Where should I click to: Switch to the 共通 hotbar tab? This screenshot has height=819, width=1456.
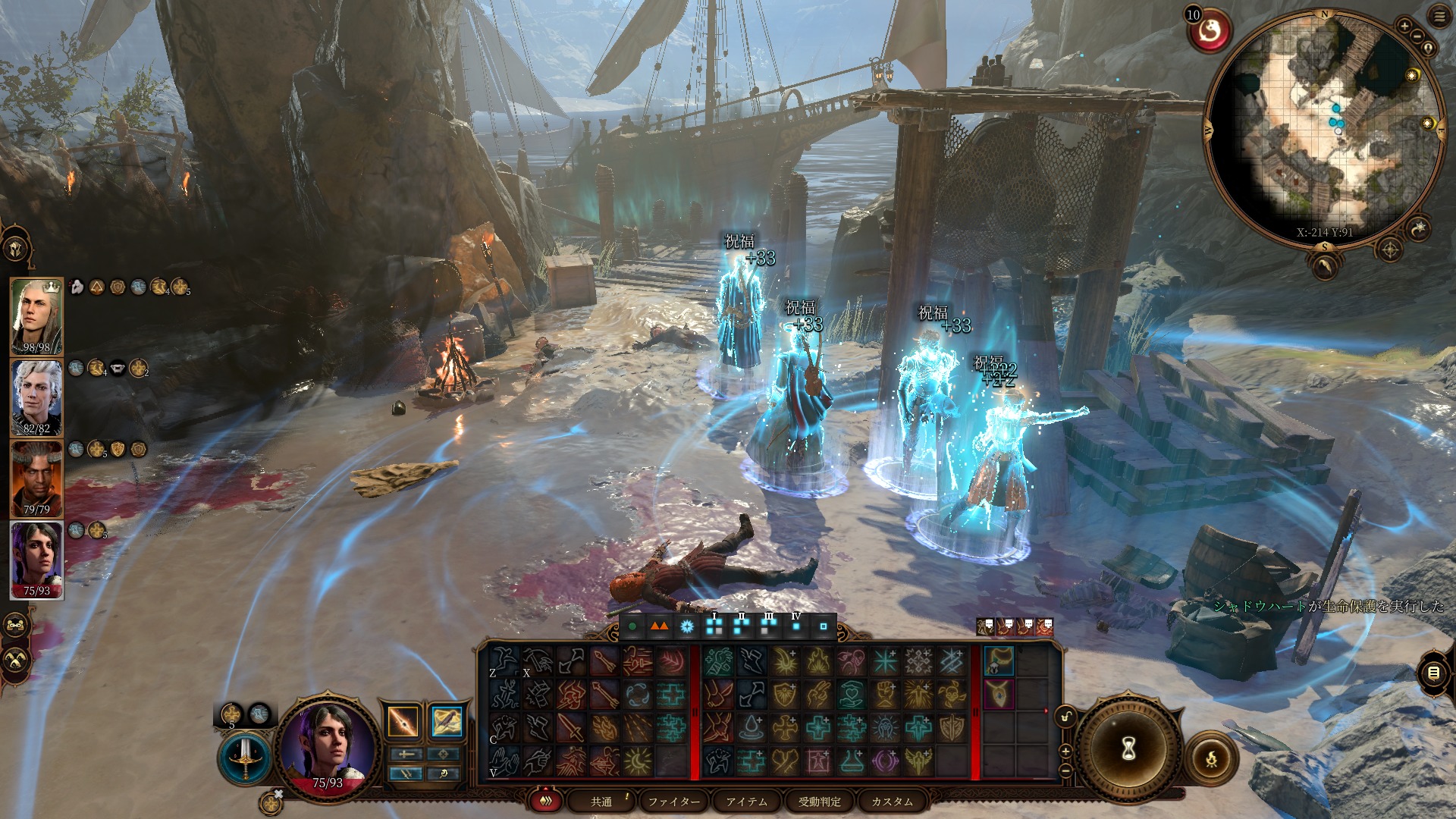(x=601, y=802)
